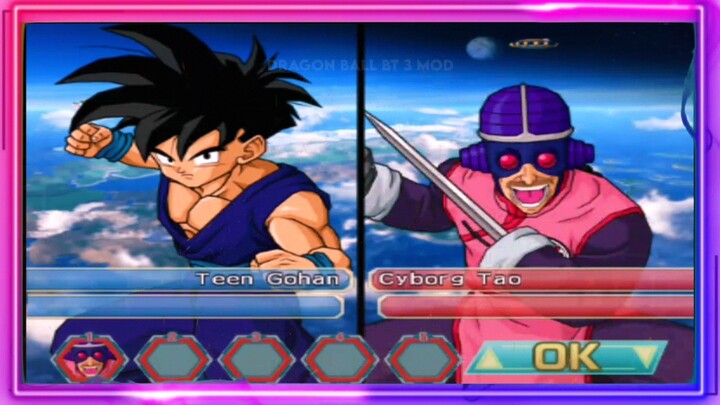Confirm the selection with the OK button
720x405 pixels.
click(x=566, y=357)
